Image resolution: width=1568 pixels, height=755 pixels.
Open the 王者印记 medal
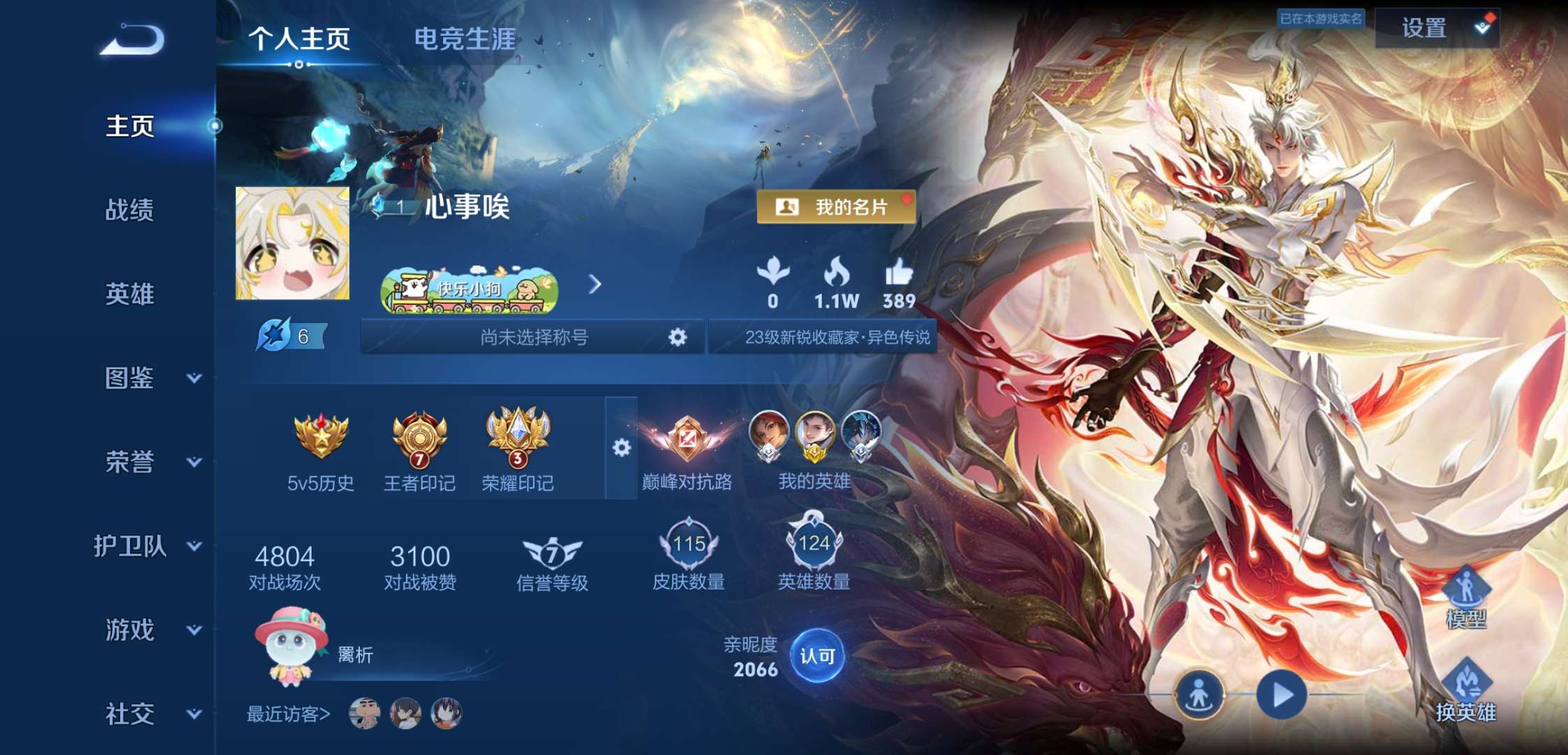[x=419, y=439]
